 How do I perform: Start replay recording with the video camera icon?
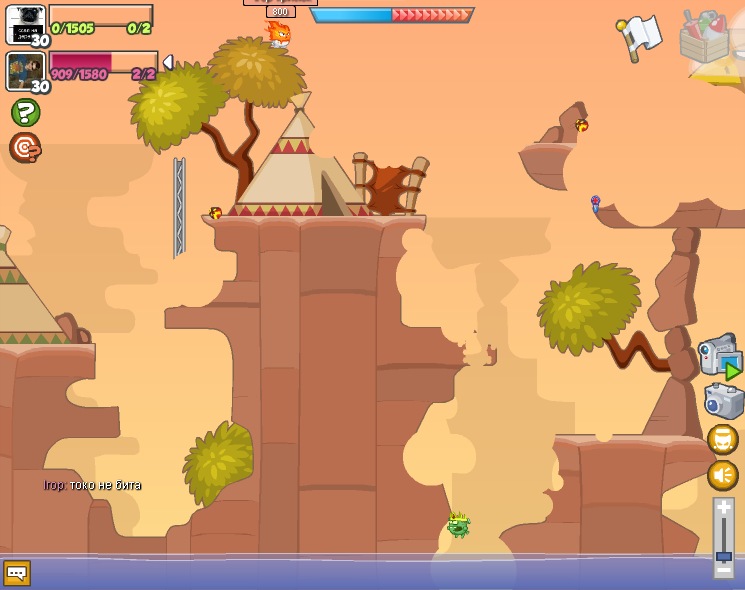point(719,355)
